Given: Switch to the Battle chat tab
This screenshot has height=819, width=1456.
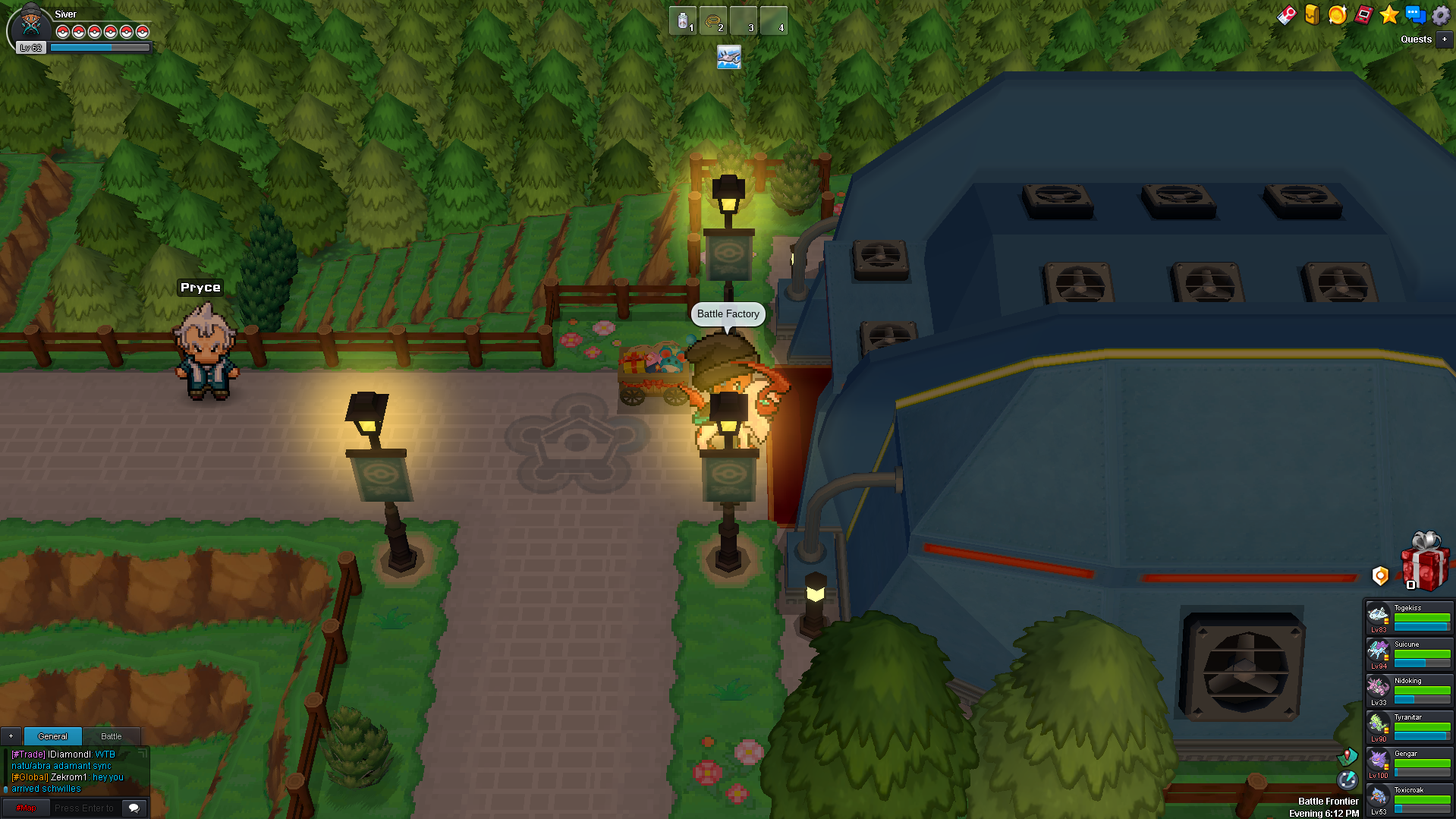Looking at the screenshot, I should [112, 736].
